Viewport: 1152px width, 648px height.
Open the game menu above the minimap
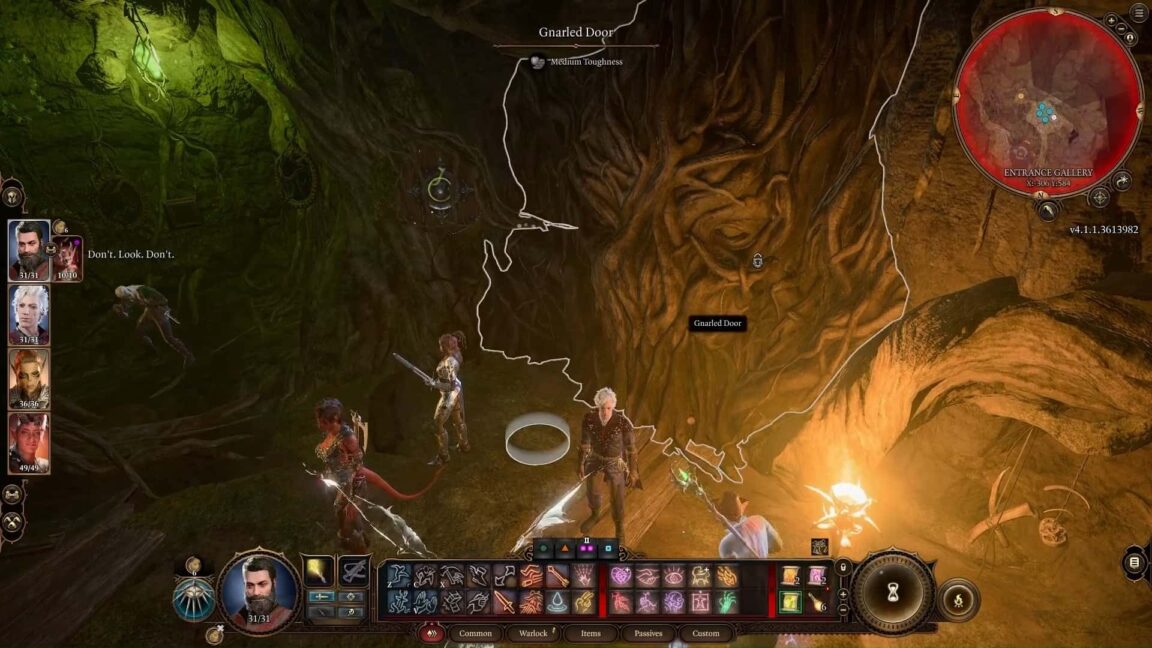point(1140,13)
